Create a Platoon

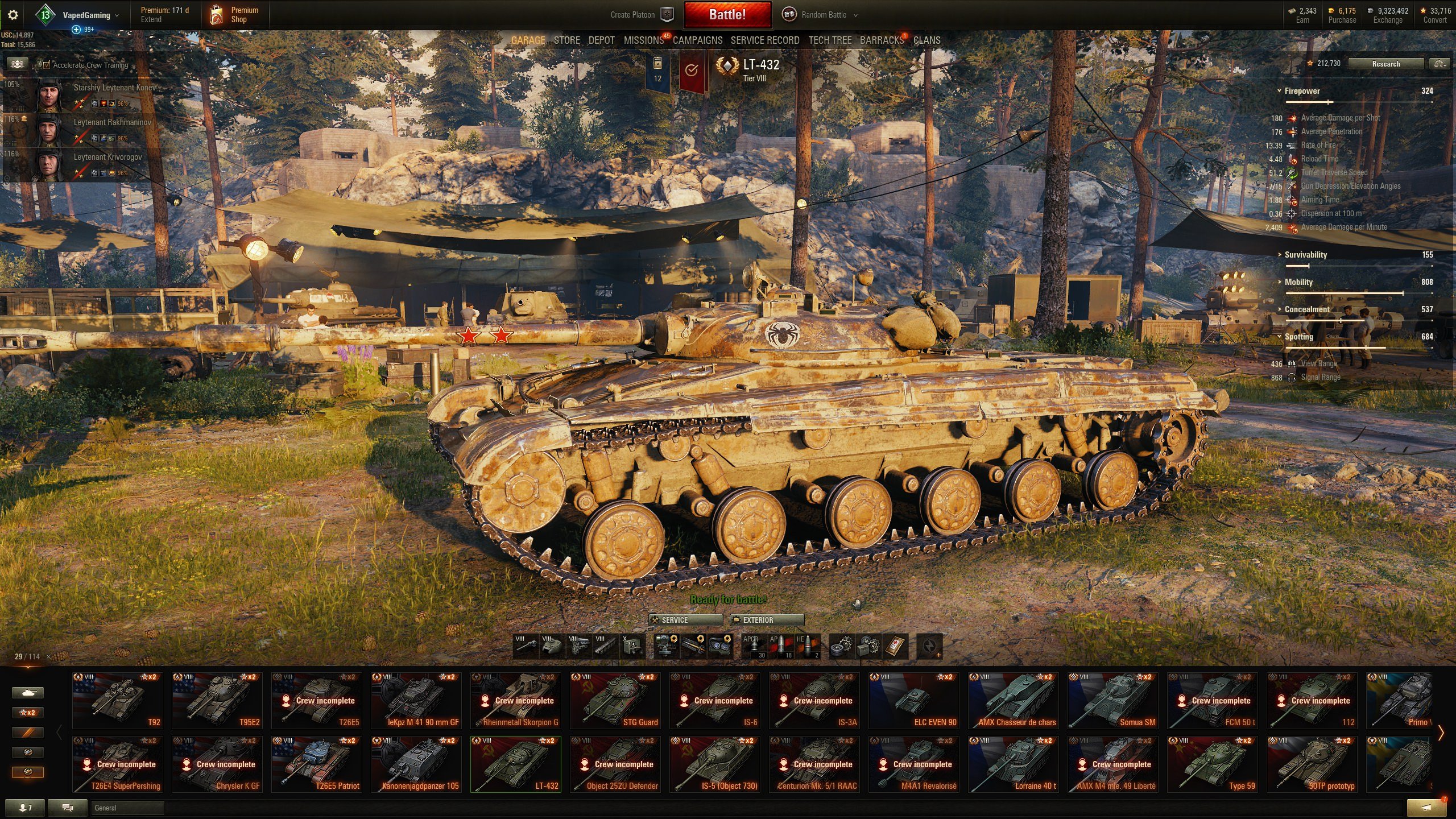pyautogui.click(x=642, y=15)
